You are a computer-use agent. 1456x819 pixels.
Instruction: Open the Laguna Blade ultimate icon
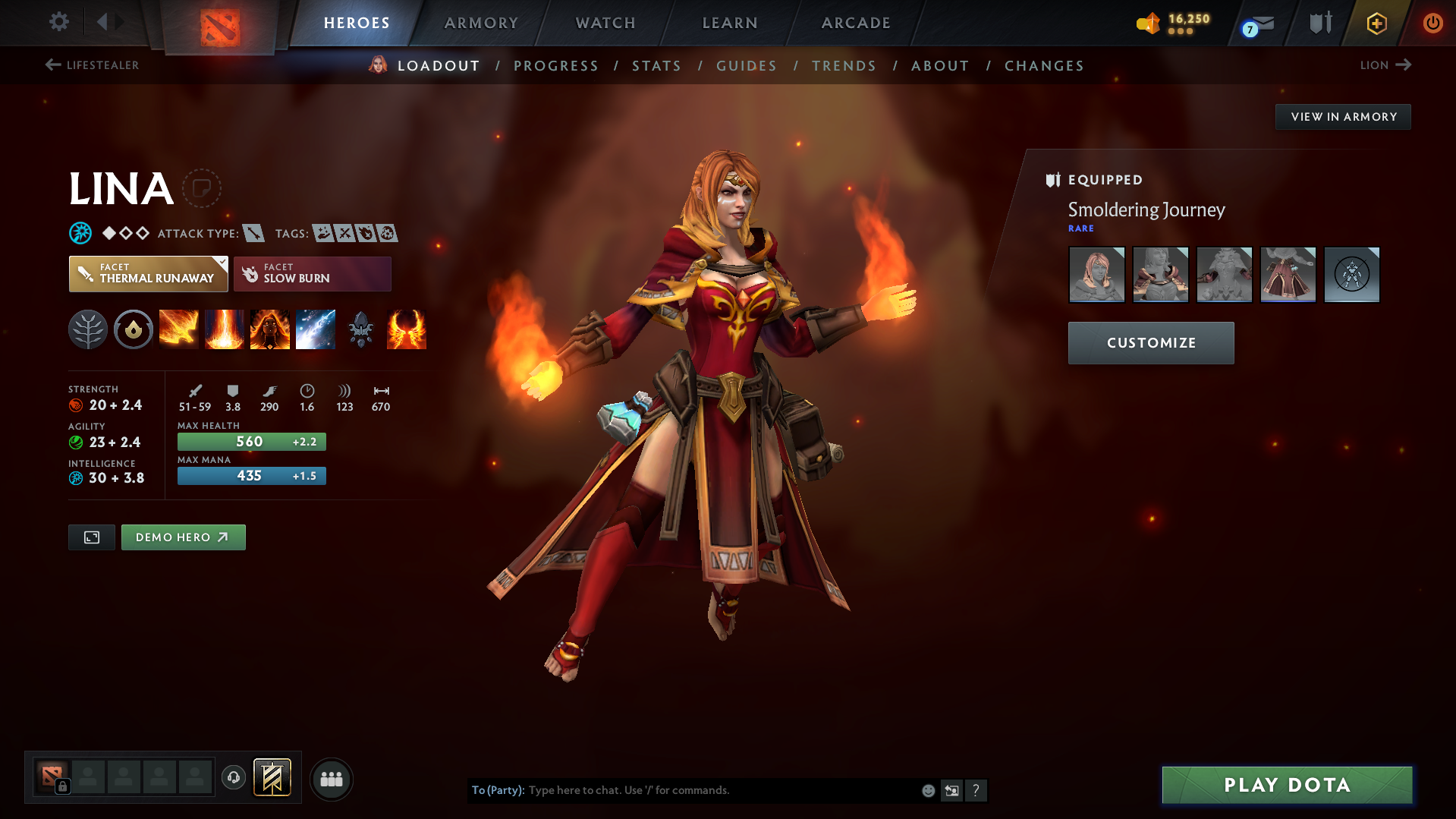tap(316, 329)
